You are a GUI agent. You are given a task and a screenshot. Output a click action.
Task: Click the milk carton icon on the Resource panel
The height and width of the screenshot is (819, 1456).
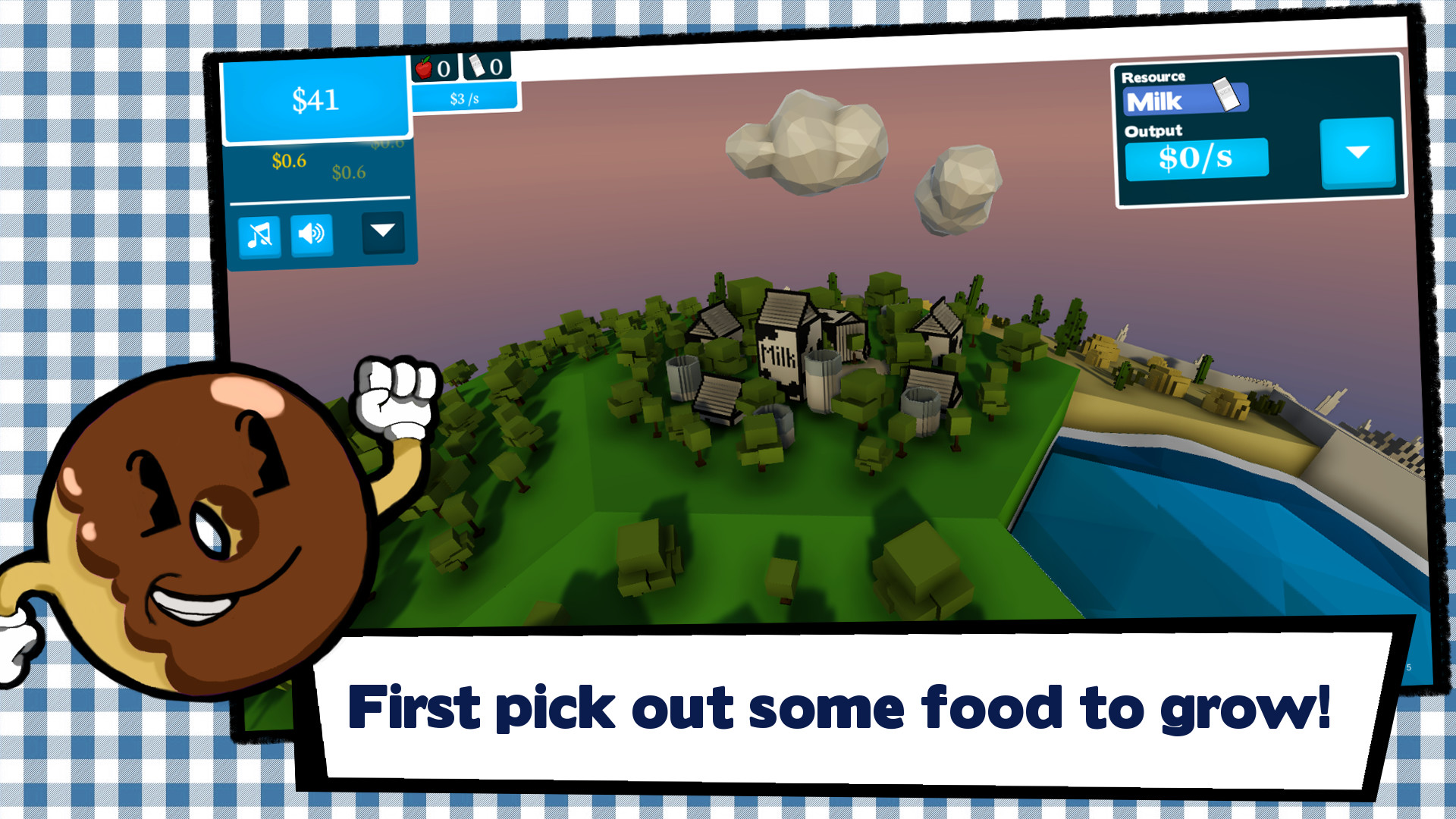point(1226,95)
